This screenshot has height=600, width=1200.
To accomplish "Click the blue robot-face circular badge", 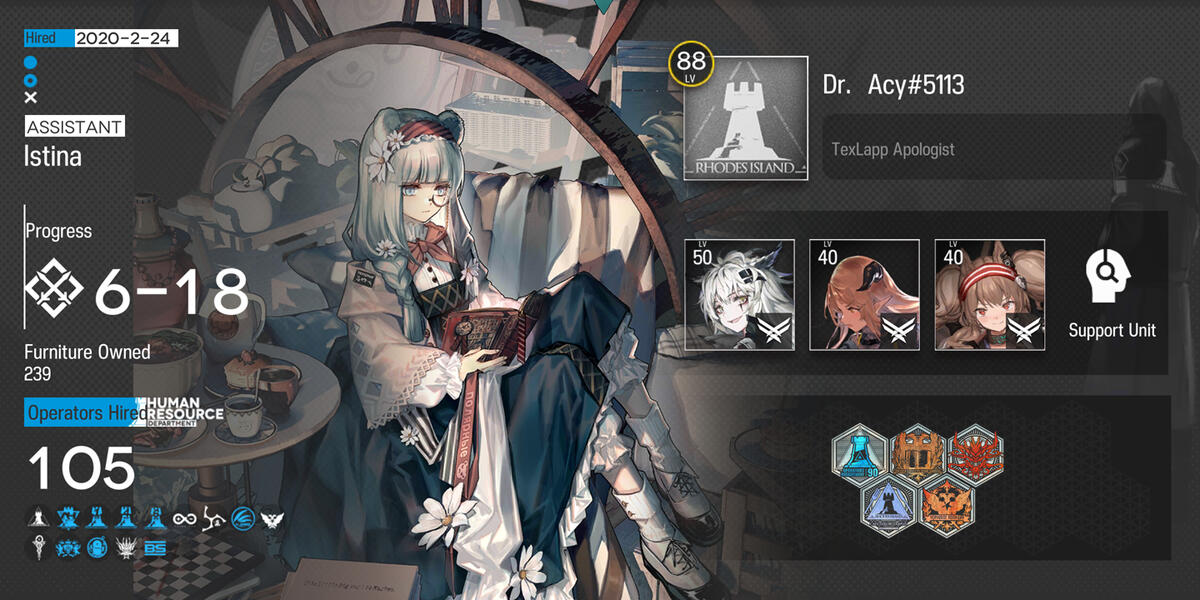I will coord(97,548).
